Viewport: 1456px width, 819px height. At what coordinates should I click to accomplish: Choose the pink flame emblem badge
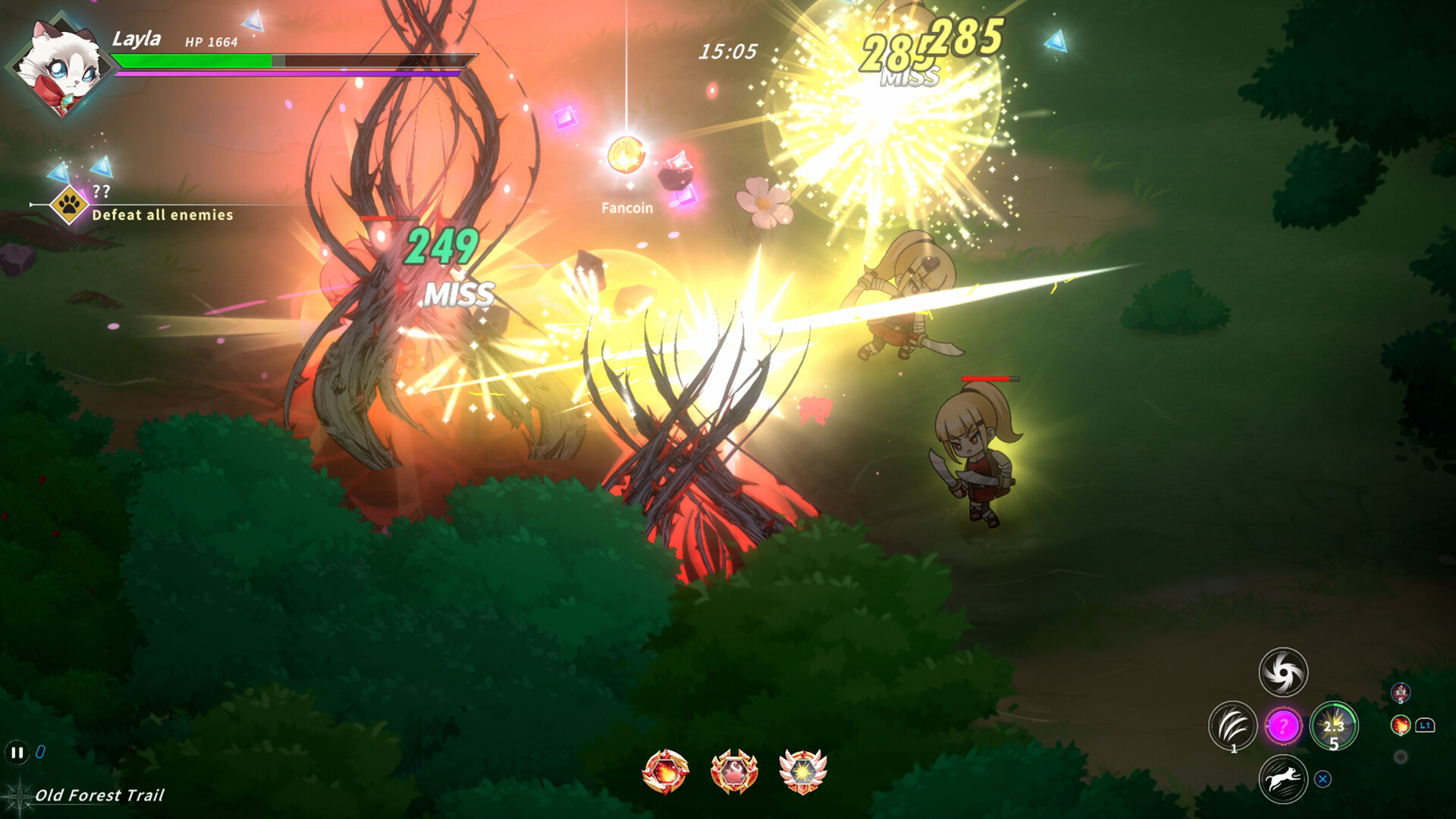(733, 772)
